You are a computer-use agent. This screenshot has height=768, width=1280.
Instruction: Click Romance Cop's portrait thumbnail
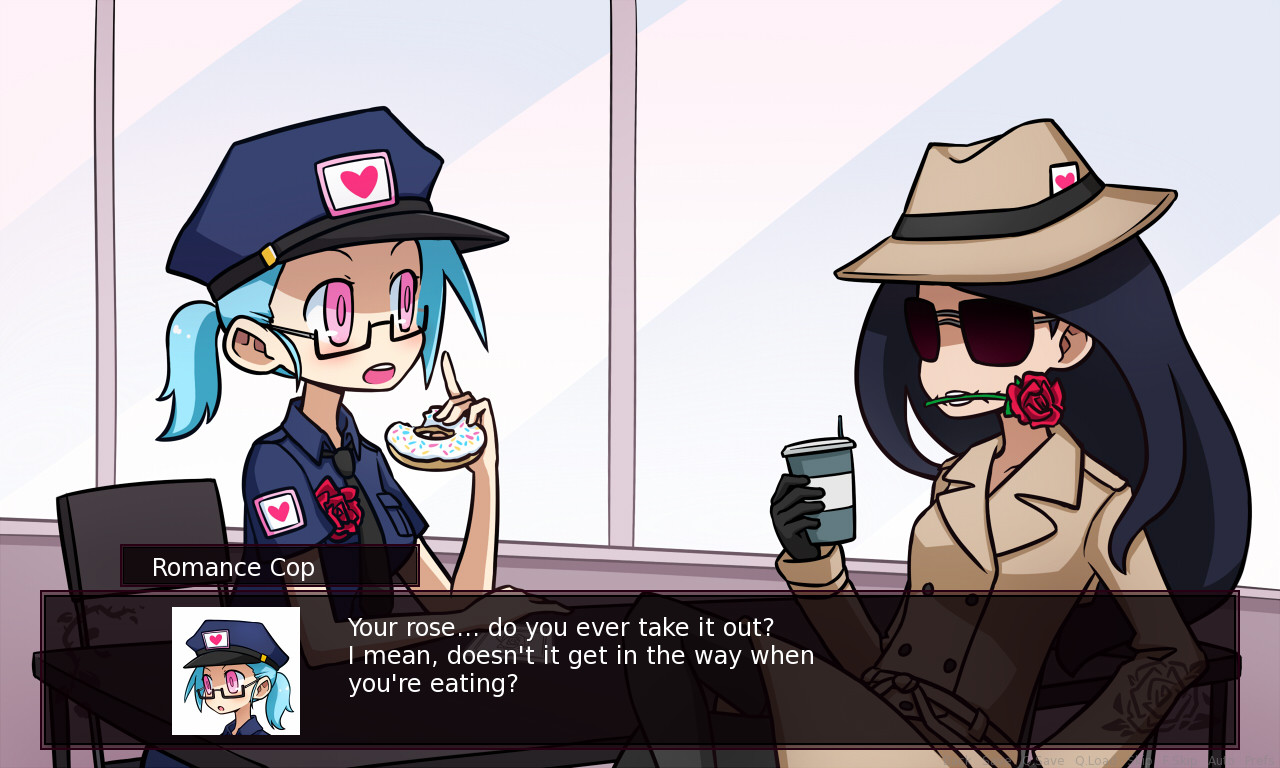pyautogui.click(x=235, y=670)
